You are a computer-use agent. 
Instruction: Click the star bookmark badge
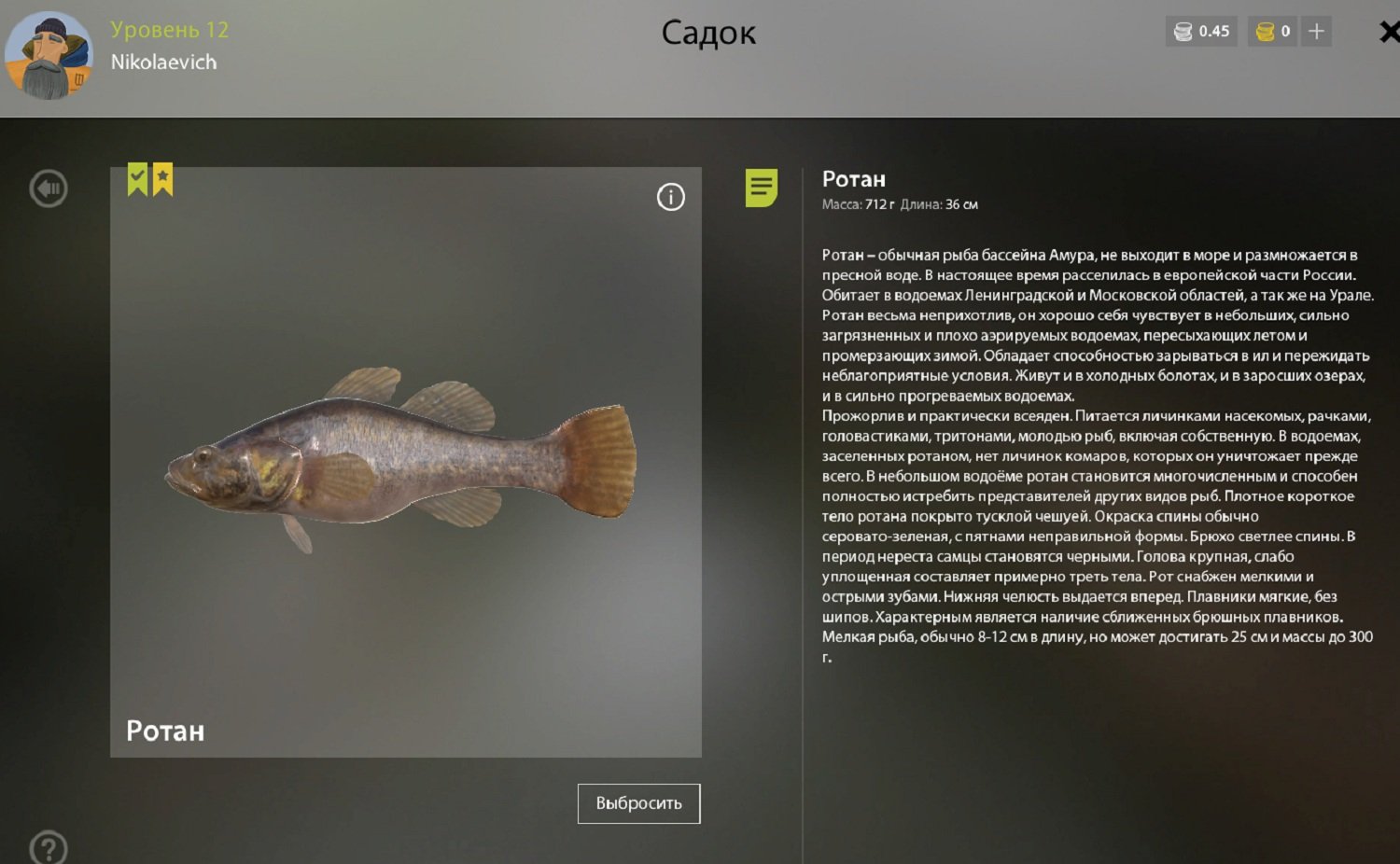162,179
